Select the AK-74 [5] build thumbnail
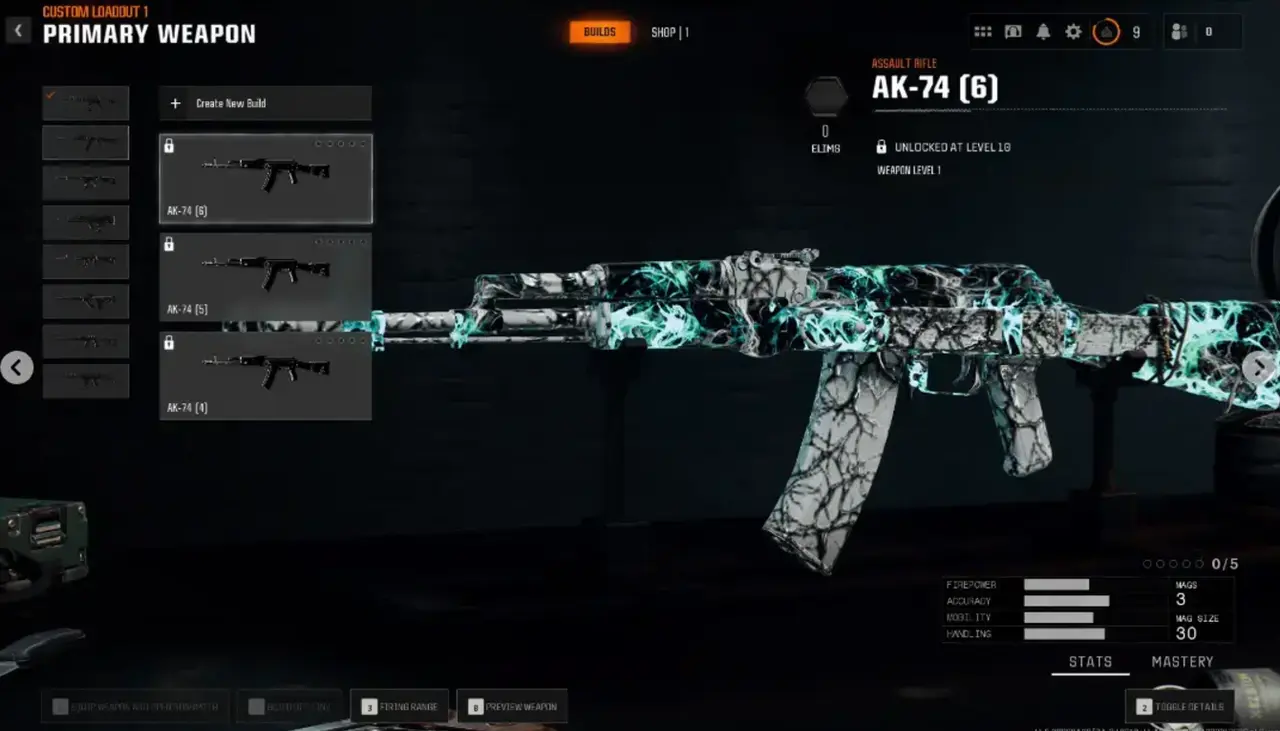 pos(265,275)
